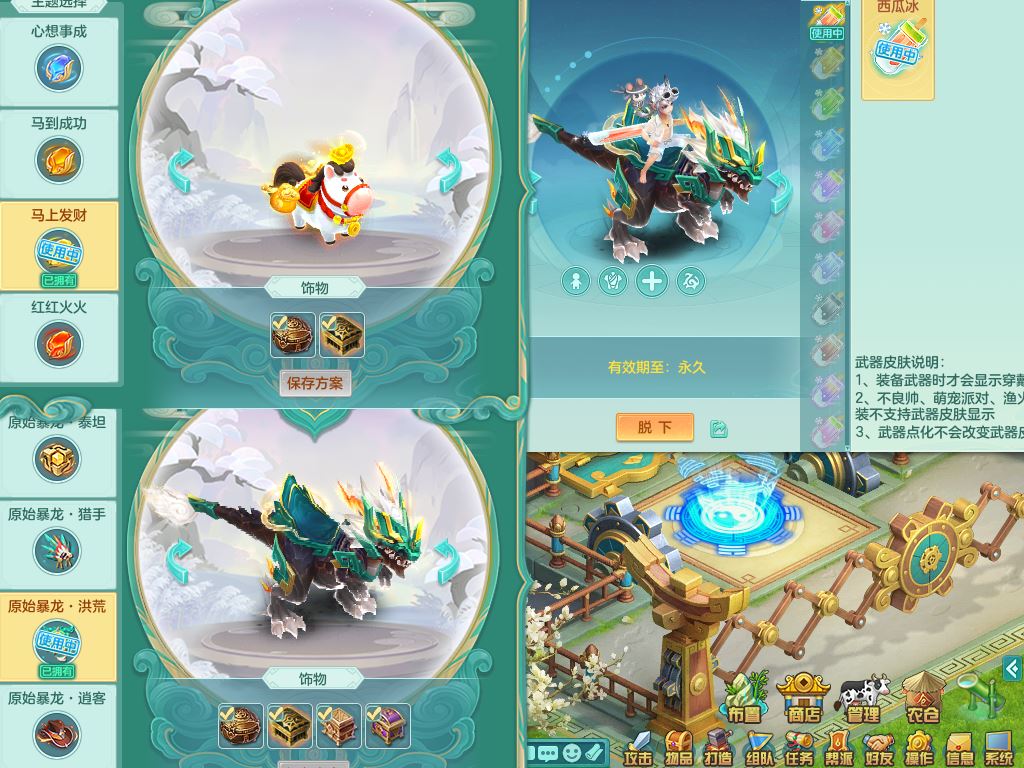Open the 商店 shop

pos(803,699)
